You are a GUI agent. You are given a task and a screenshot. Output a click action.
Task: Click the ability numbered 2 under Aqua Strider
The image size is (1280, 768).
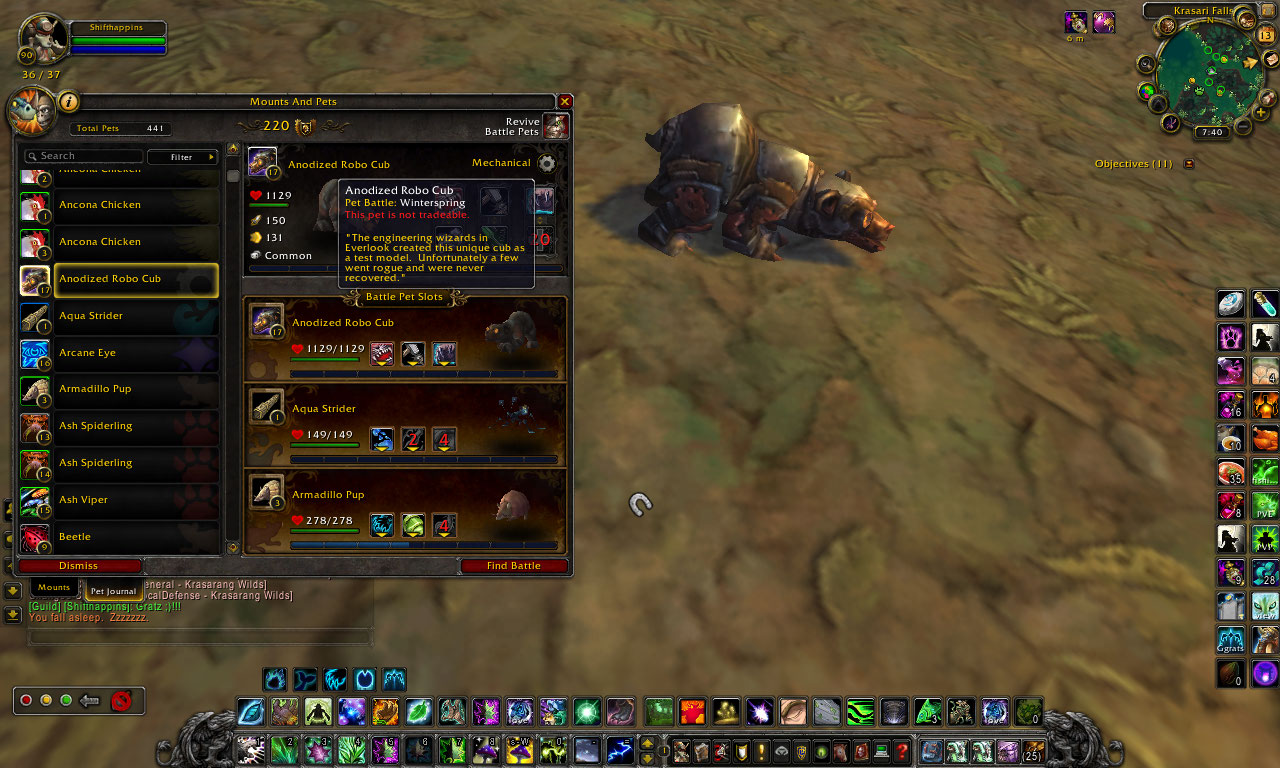pos(412,439)
